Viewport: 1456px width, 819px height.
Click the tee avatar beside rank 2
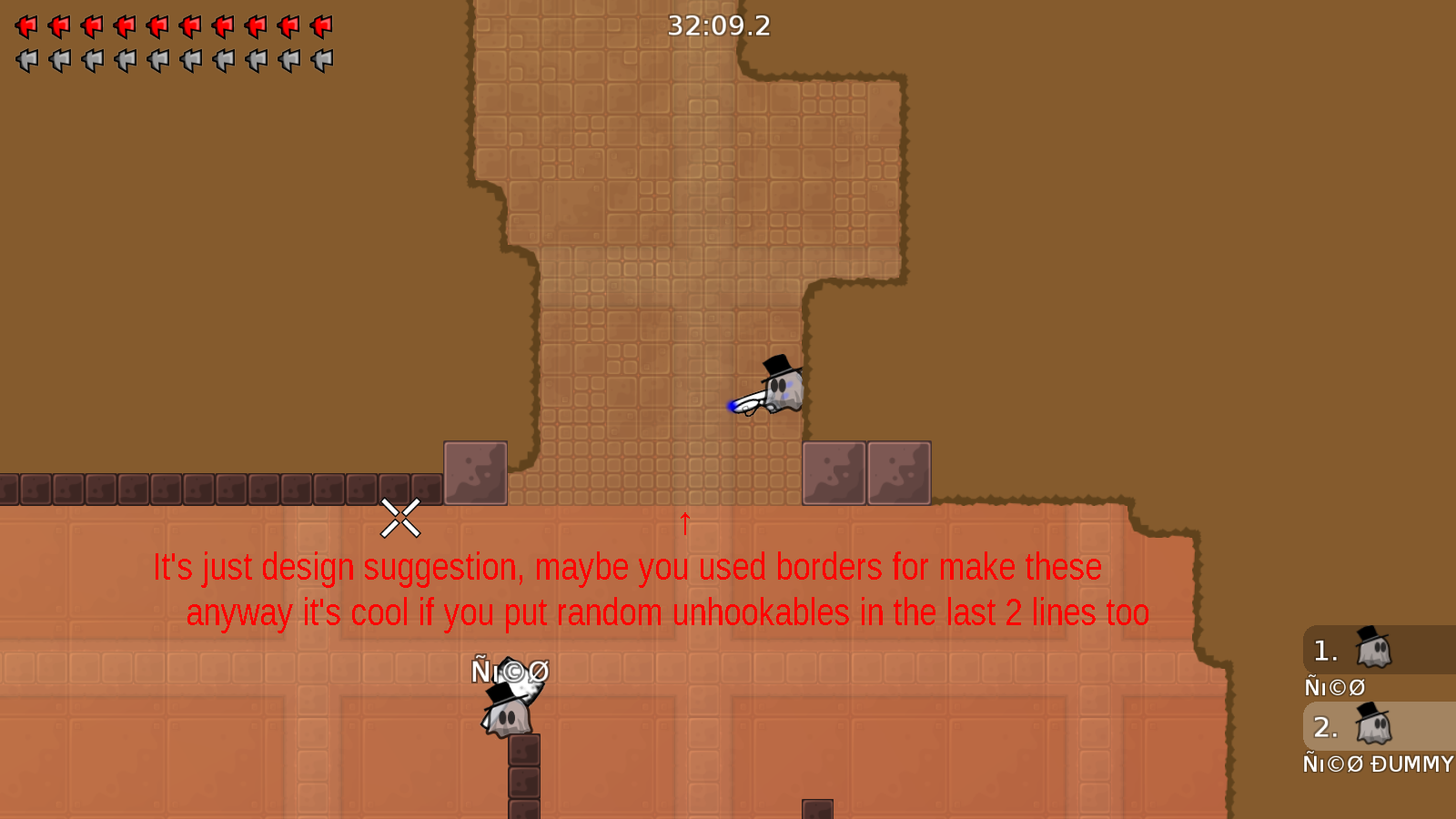click(1374, 726)
